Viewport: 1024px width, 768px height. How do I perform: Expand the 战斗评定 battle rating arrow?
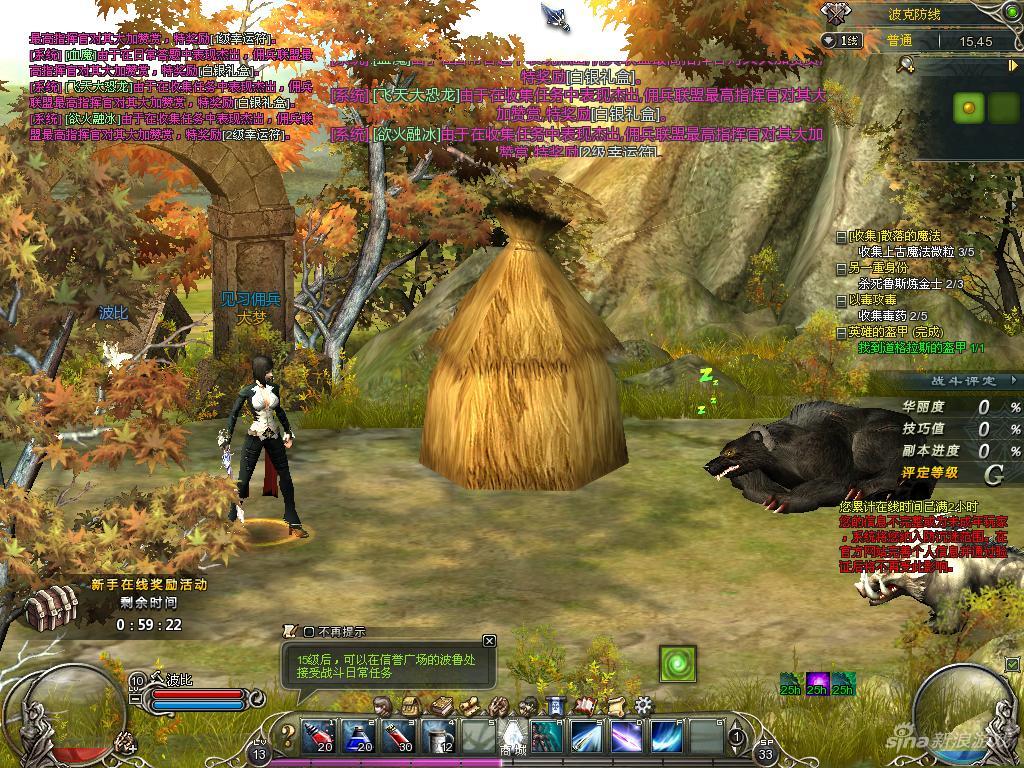pyautogui.click(x=1014, y=381)
